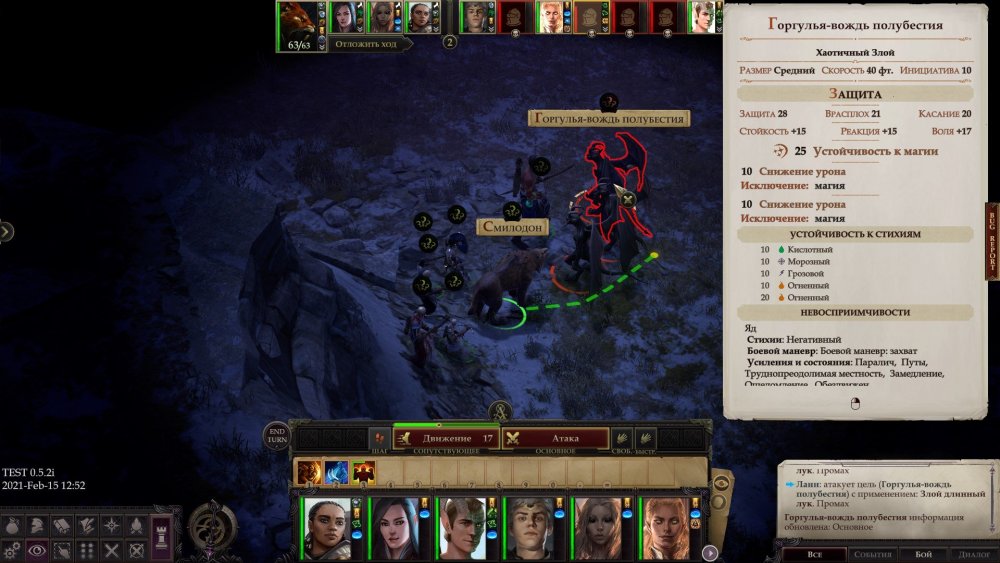Toggle the eye icon in the menu panel
The height and width of the screenshot is (563, 1000).
tap(37, 549)
